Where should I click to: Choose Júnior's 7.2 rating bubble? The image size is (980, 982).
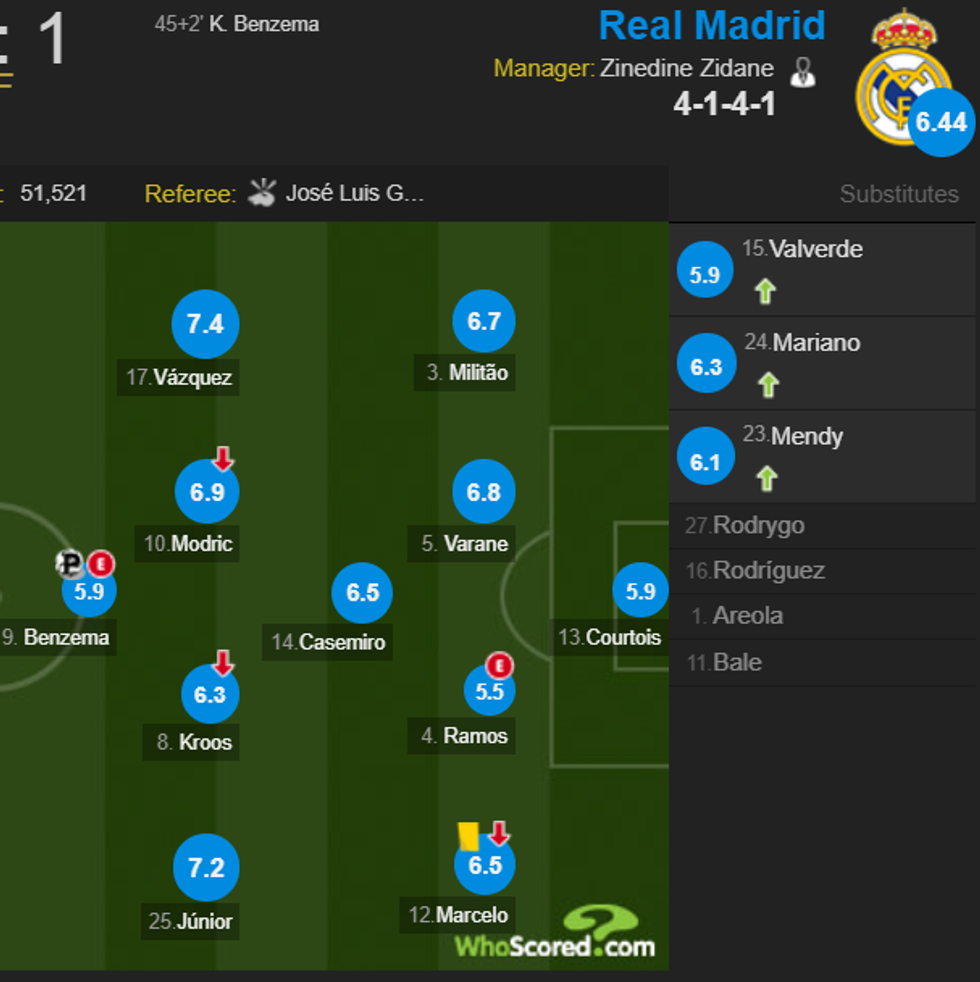206,867
